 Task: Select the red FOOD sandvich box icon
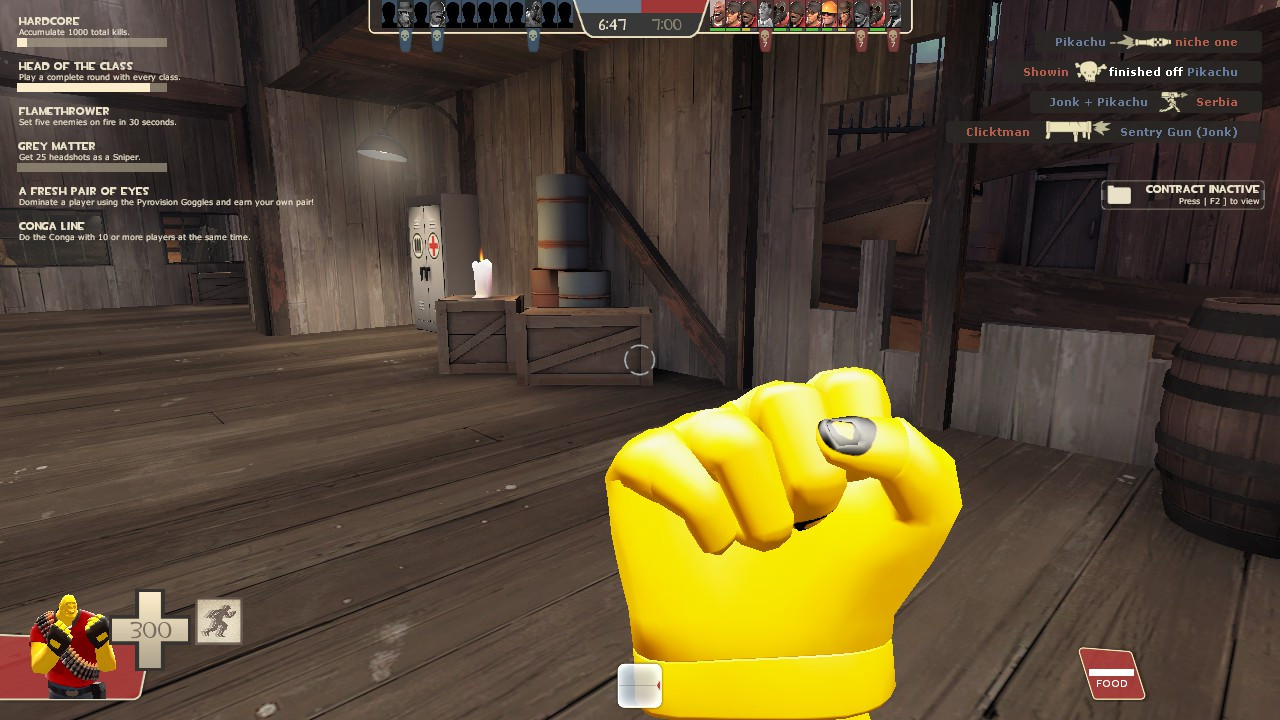click(1110, 675)
